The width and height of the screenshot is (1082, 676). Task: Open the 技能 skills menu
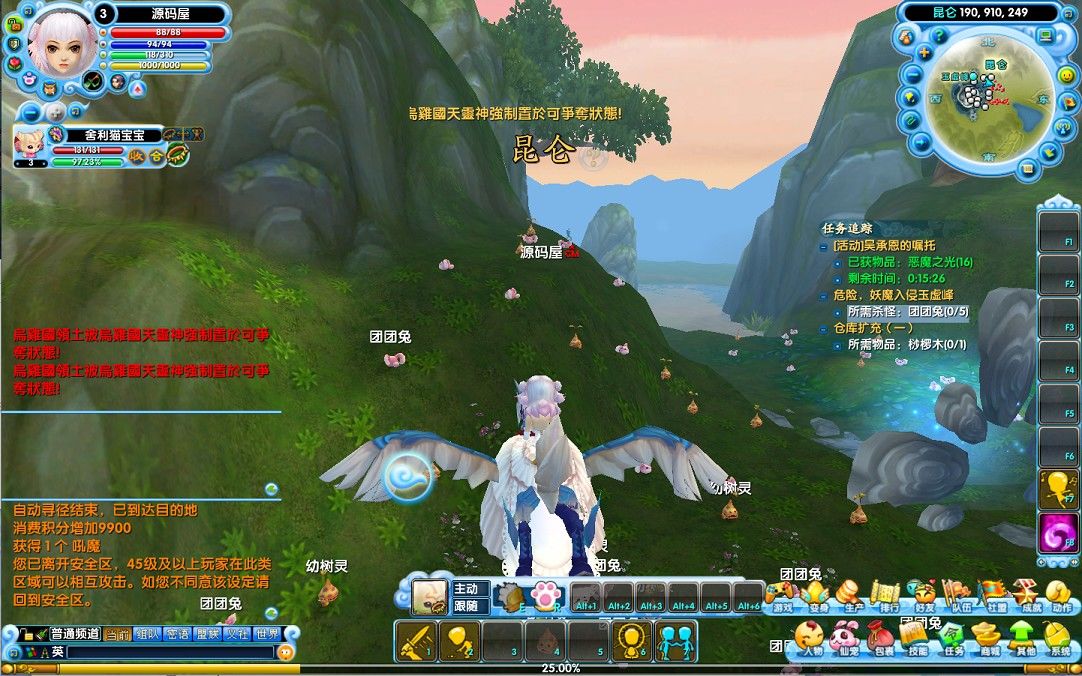(x=917, y=637)
